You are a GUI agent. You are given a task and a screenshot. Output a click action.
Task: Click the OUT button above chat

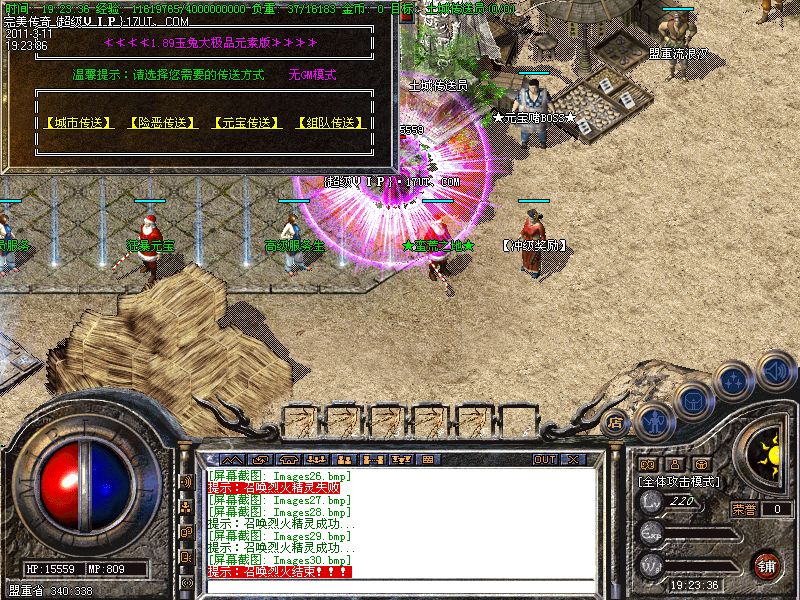[544, 460]
